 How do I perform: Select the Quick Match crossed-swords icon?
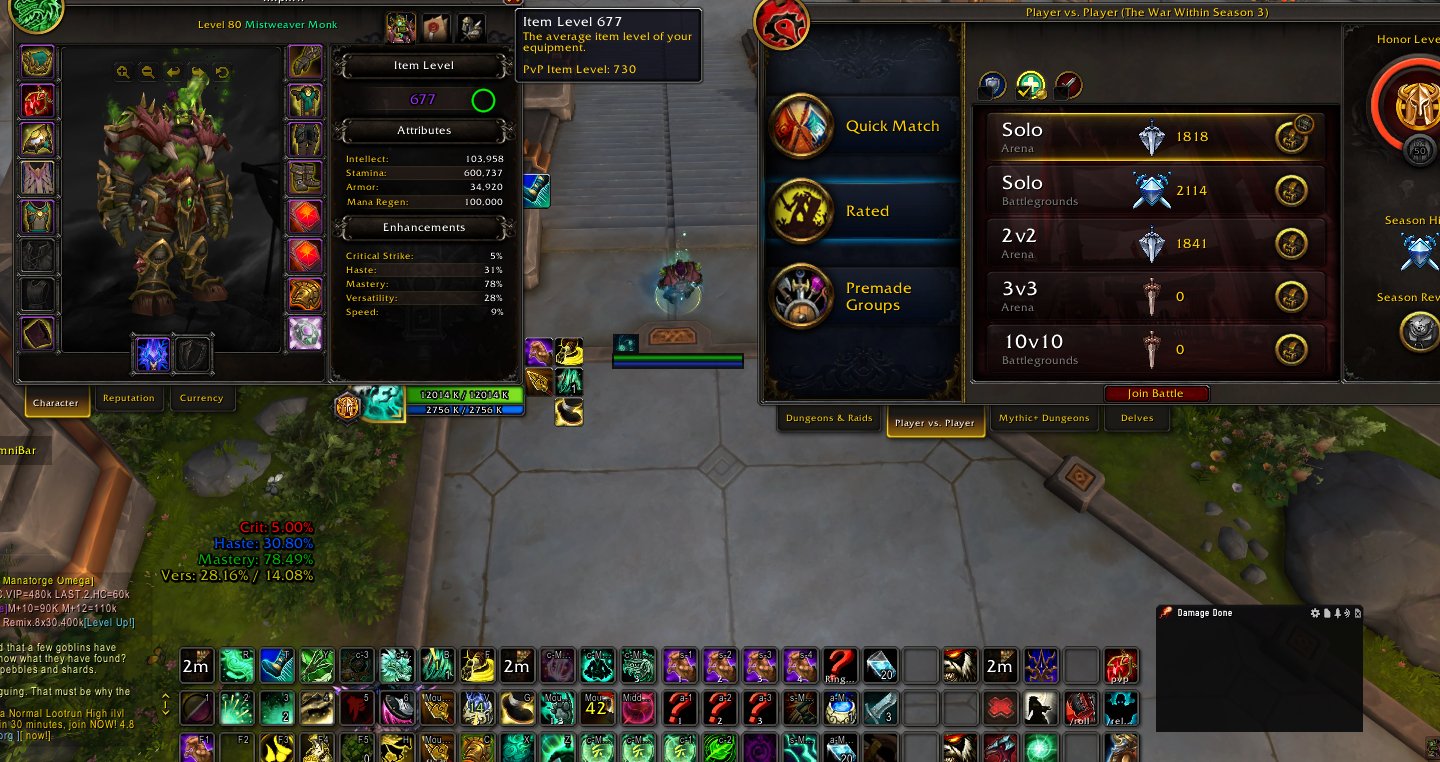(800, 127)
